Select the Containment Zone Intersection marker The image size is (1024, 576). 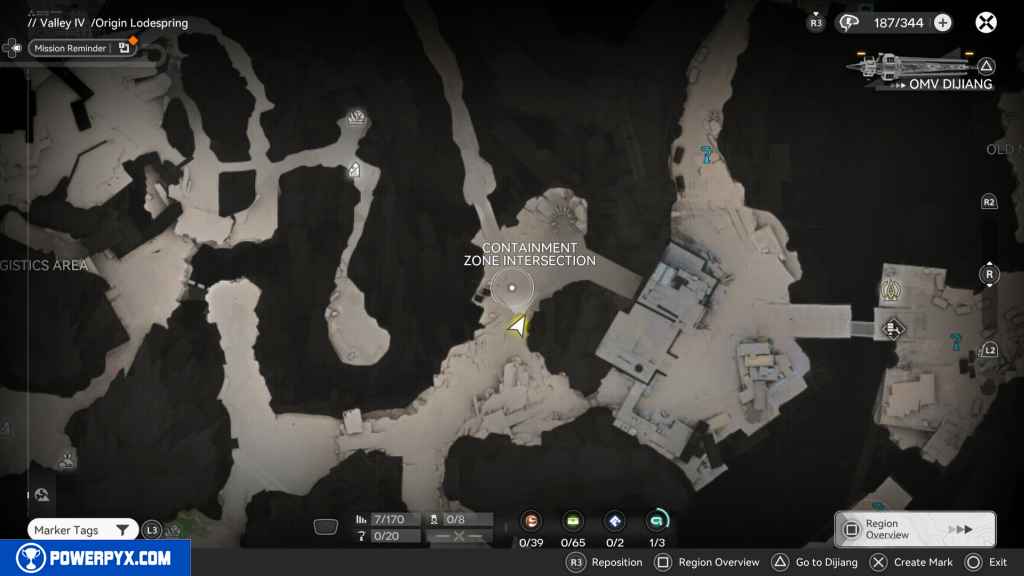click(x=512, y=288)
